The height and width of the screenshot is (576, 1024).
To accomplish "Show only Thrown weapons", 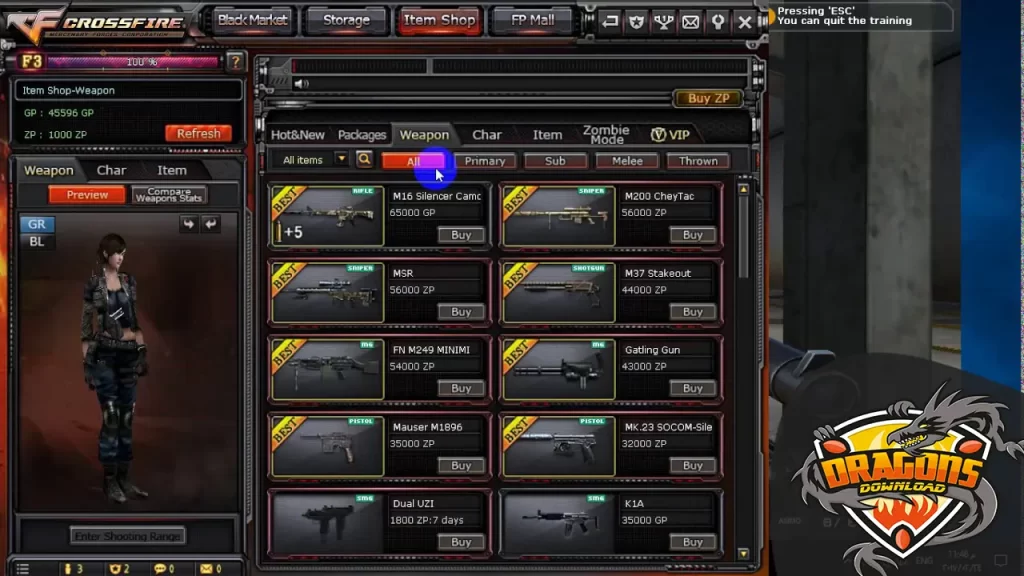I will tap(698, 160).
